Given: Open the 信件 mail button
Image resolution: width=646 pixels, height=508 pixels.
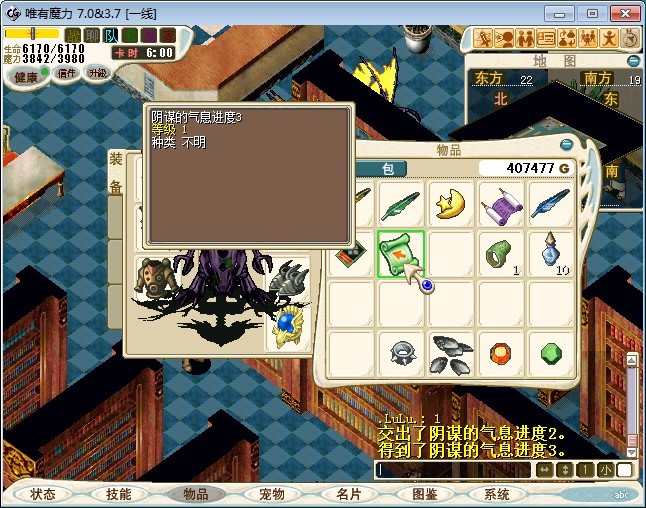Looking at the screenshot, I should pyautogui.click(x=67, y=74).
